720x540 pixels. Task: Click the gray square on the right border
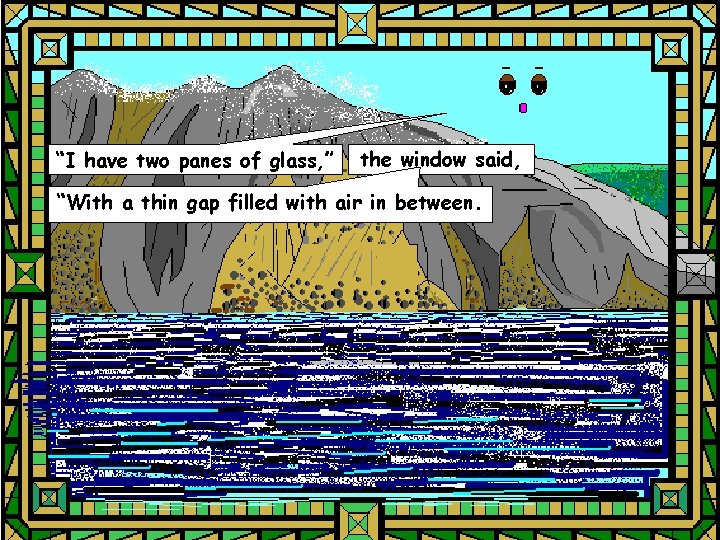pos(693,270)
